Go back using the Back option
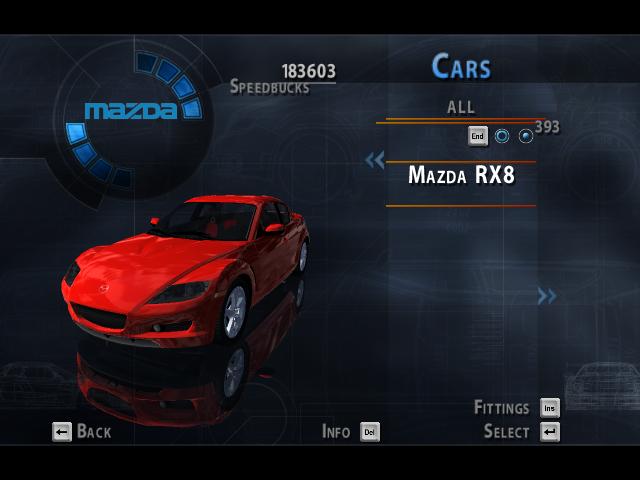Screen dimensions: 640x480 tap(82, 432)
